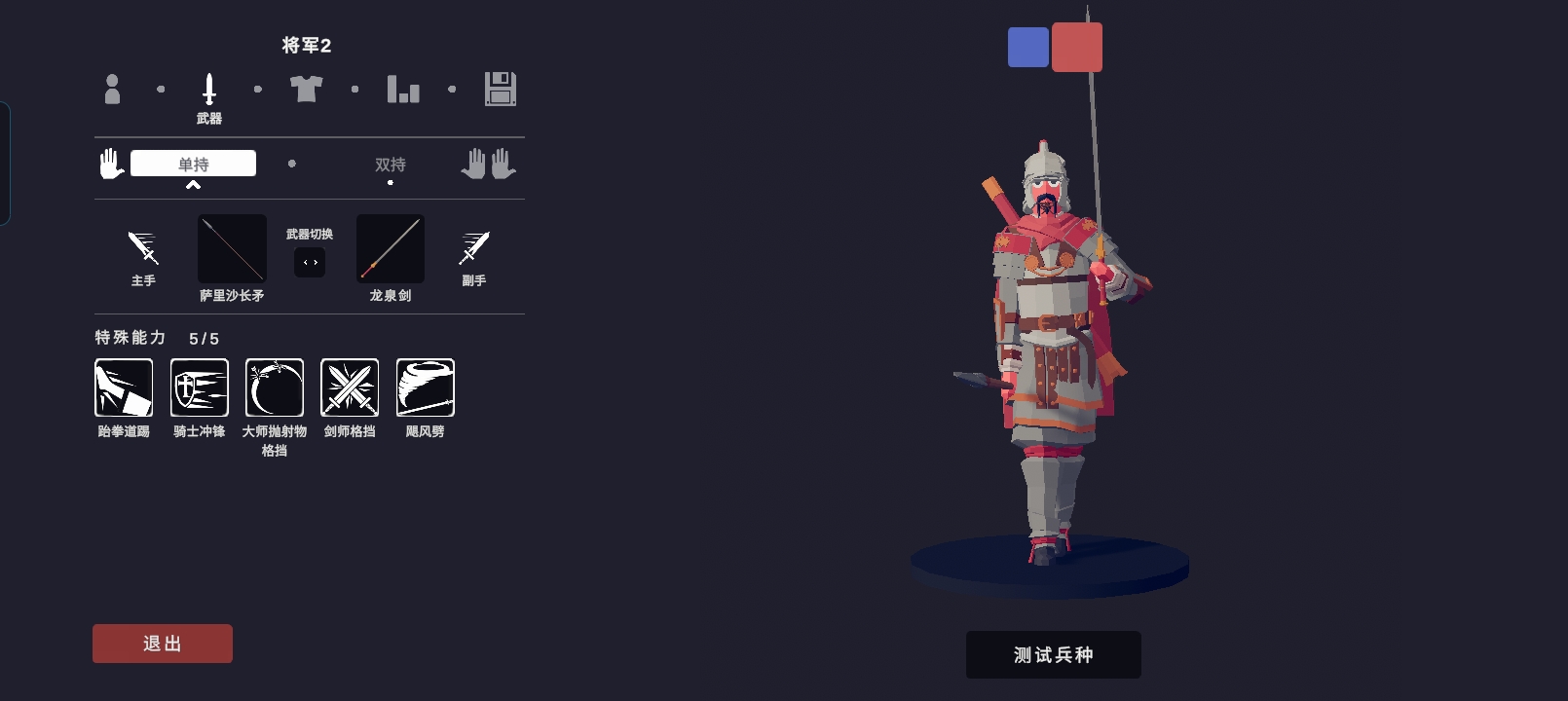Select the 主手 main hand icon
The image size is (1568, 701).
(143, 248)
